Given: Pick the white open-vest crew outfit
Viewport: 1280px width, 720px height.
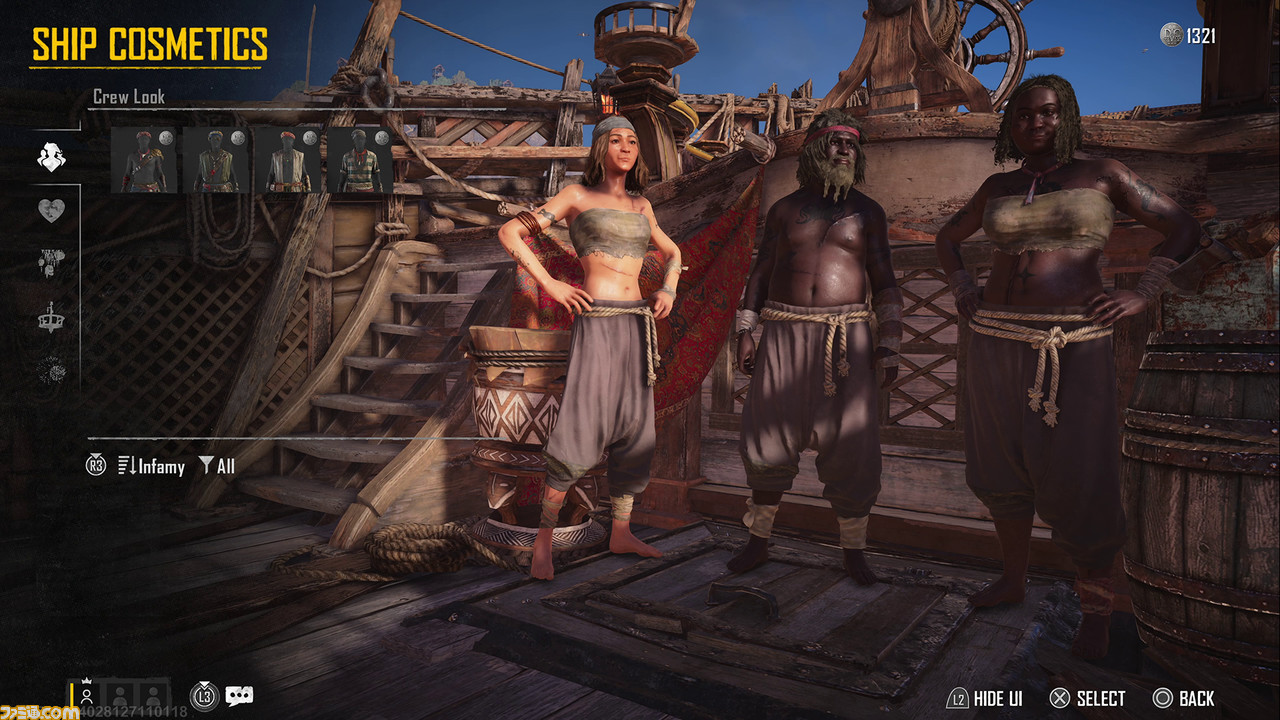Looking at the screenshot, I should [288, 160].
